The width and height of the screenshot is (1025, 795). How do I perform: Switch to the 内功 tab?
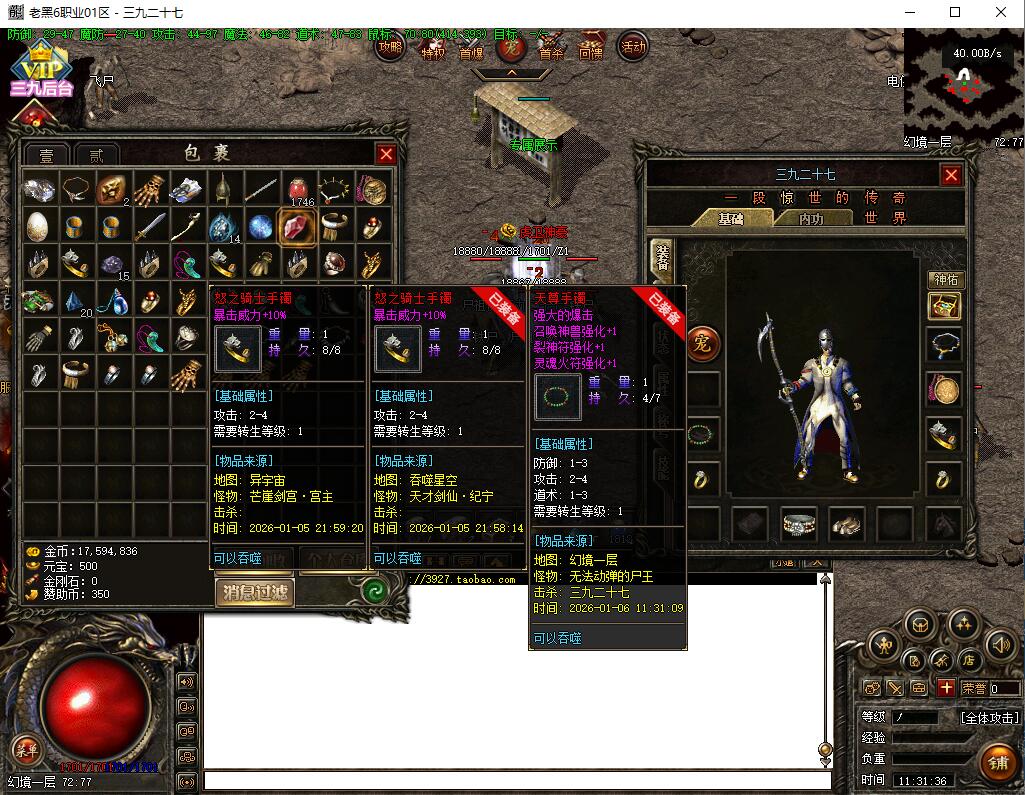798,218
